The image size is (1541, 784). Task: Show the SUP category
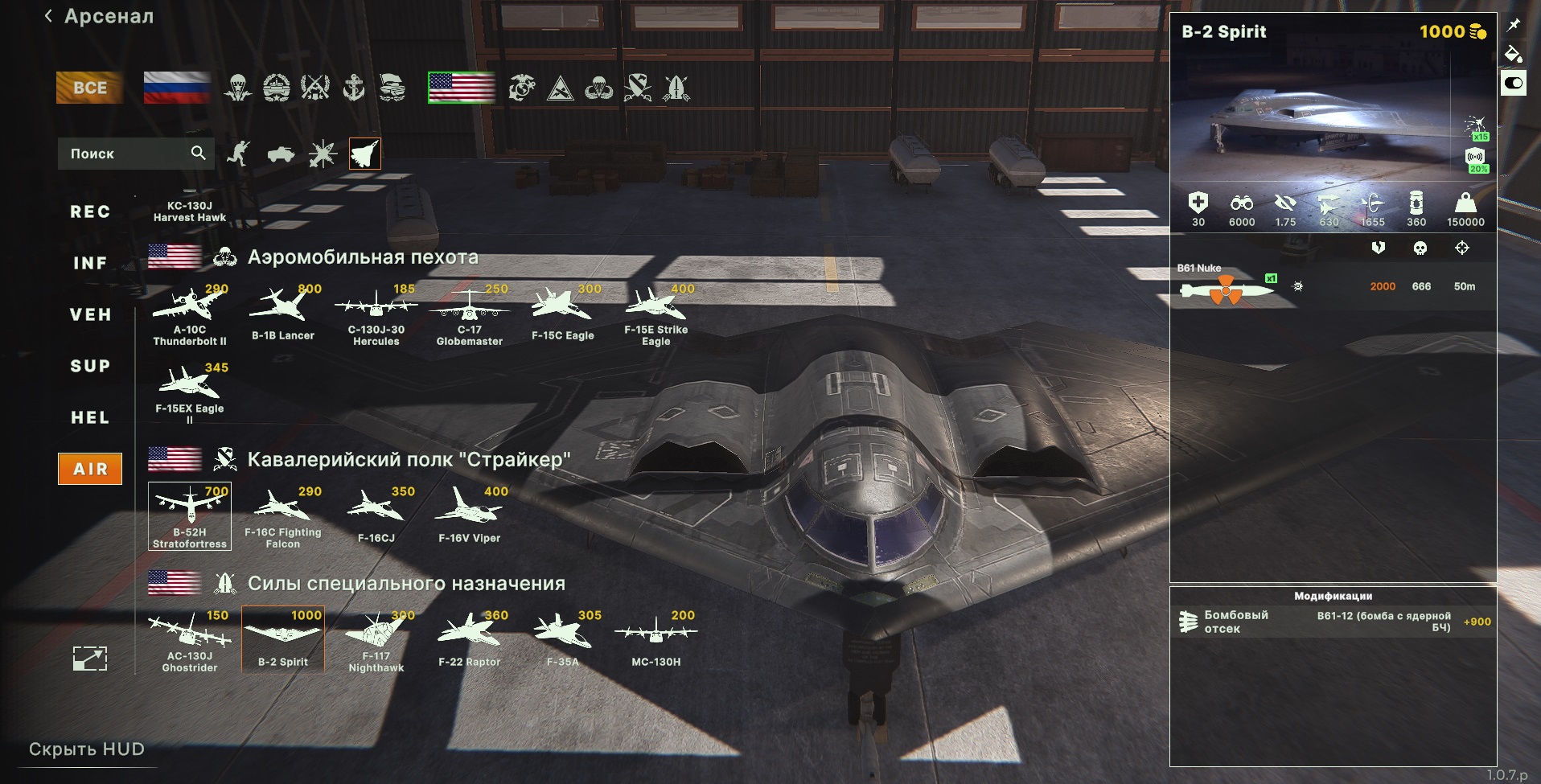pos(90,367)
